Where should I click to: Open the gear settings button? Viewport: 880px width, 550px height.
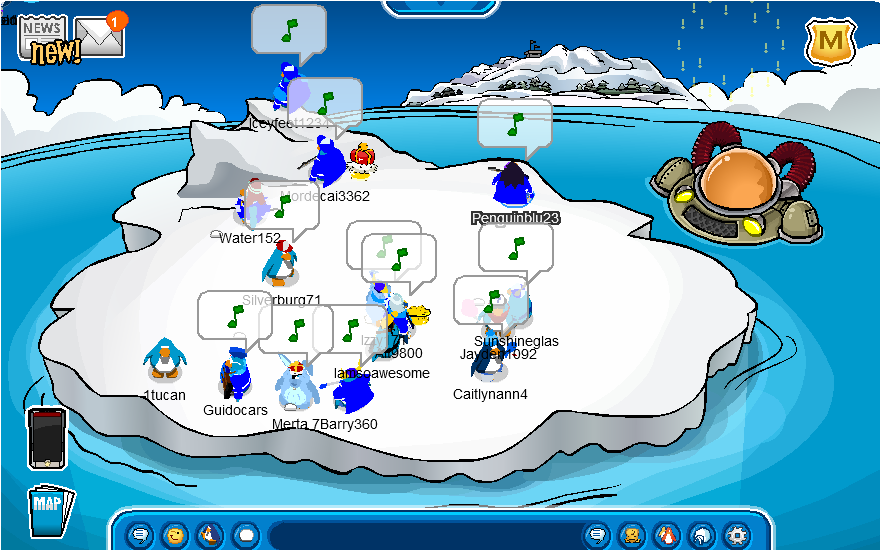pyautogui.click(x=736, y=535)
